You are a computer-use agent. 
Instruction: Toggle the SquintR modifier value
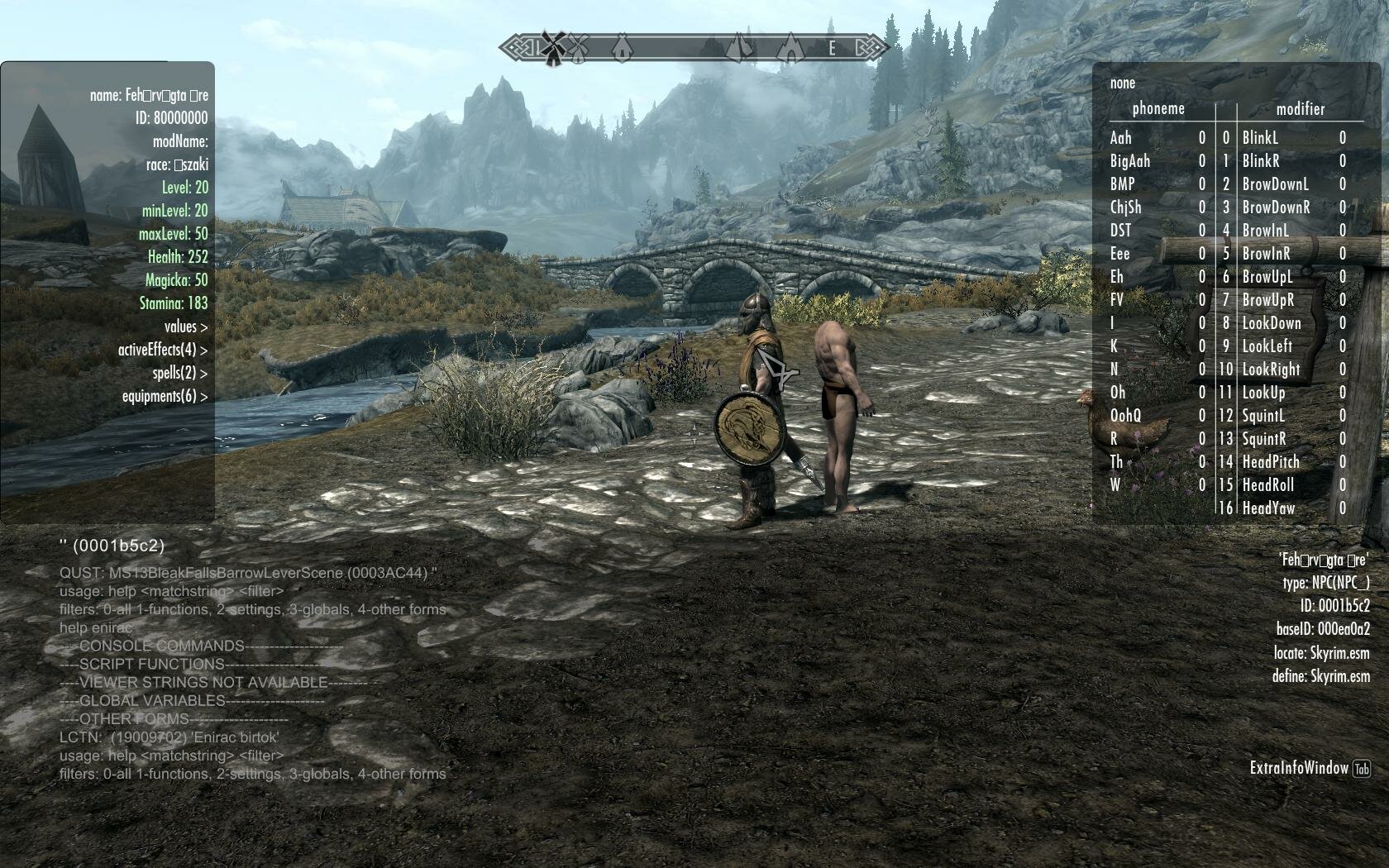coord(1344,439)
